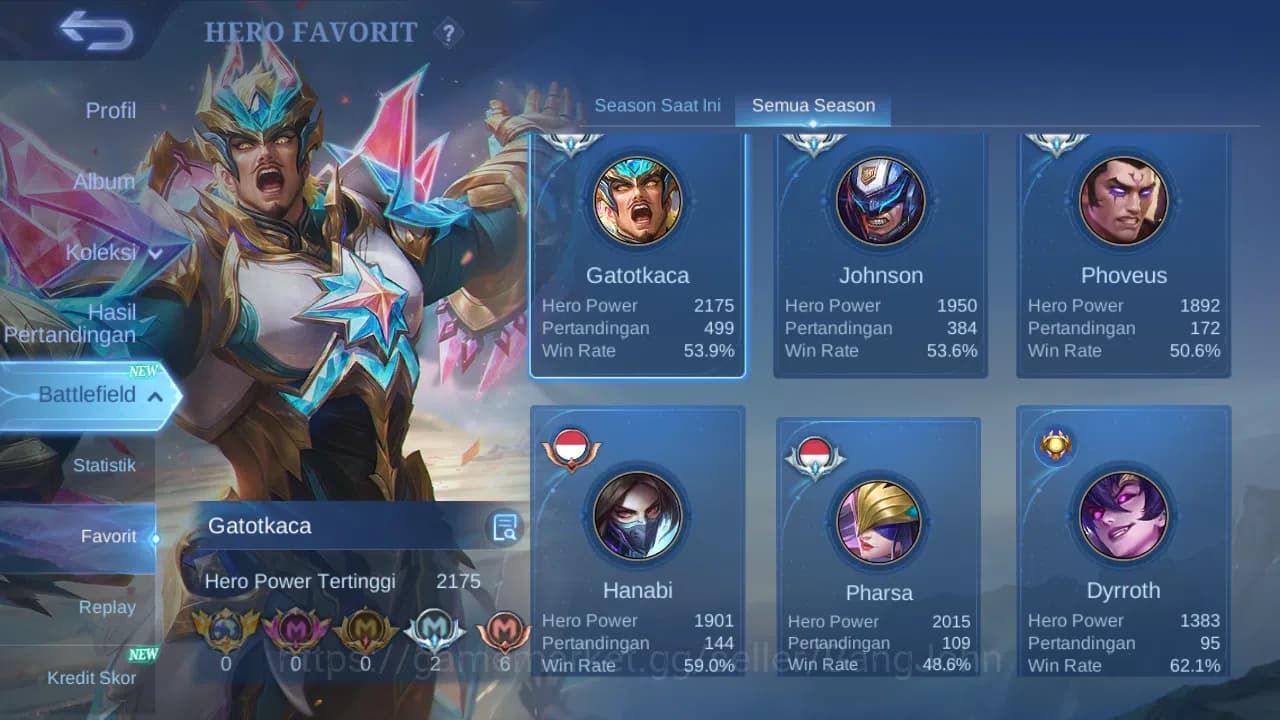Image resolution: width=1280 pixels, height=720 pixels.
Task: Select Dyrroth's hero portrait
Action: tap(1123, 515)
